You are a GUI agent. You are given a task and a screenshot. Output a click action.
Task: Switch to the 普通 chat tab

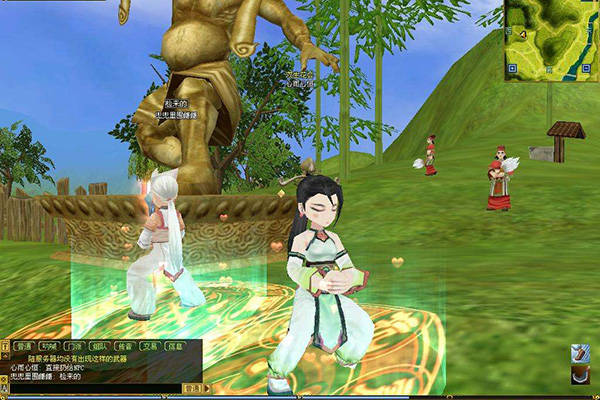coord(24,346)
